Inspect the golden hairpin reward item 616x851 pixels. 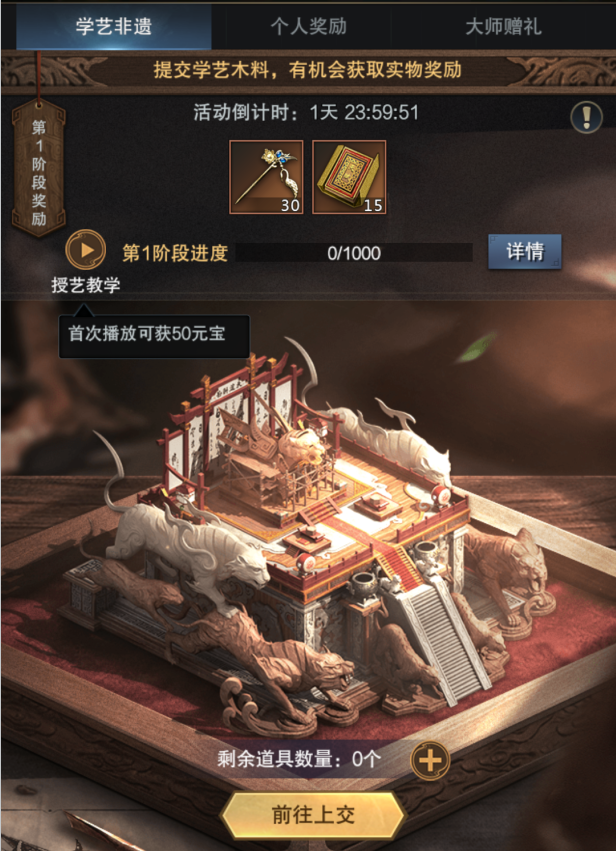tap(266, 177)
